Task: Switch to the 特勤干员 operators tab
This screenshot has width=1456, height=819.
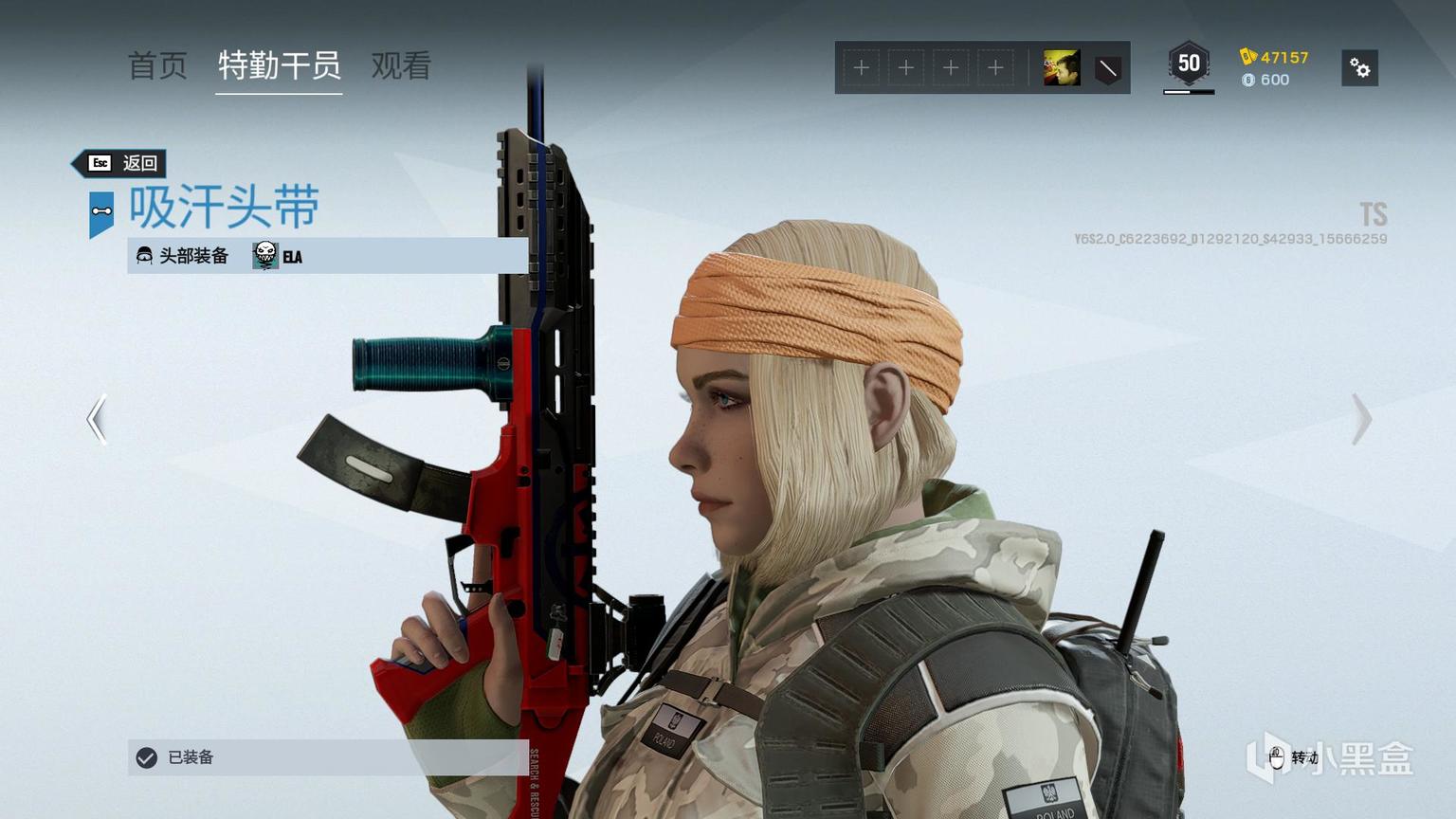Action: pyautogui.click(x=279, y=65)
